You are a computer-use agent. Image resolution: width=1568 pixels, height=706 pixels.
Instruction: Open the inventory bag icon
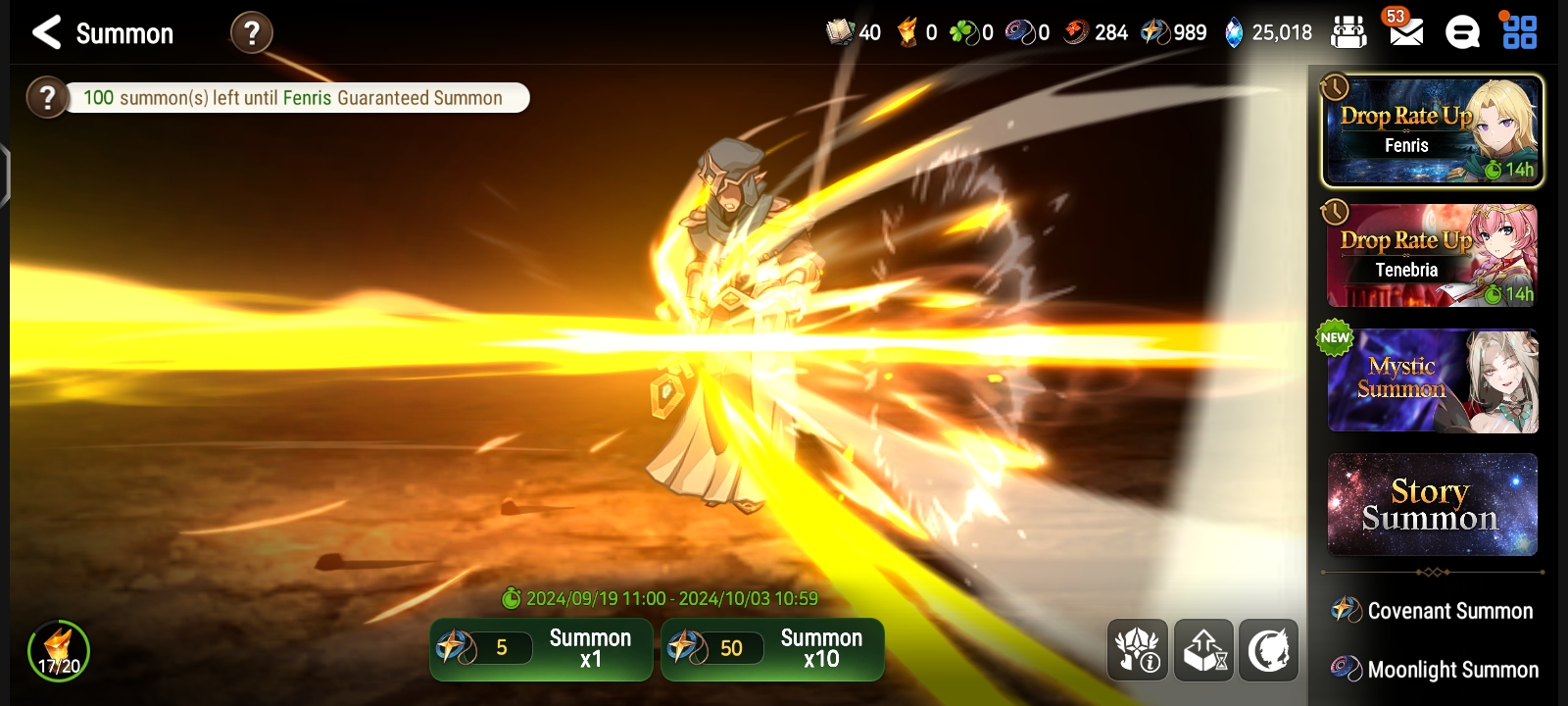pyautogui.click(x=1349, y=31)
